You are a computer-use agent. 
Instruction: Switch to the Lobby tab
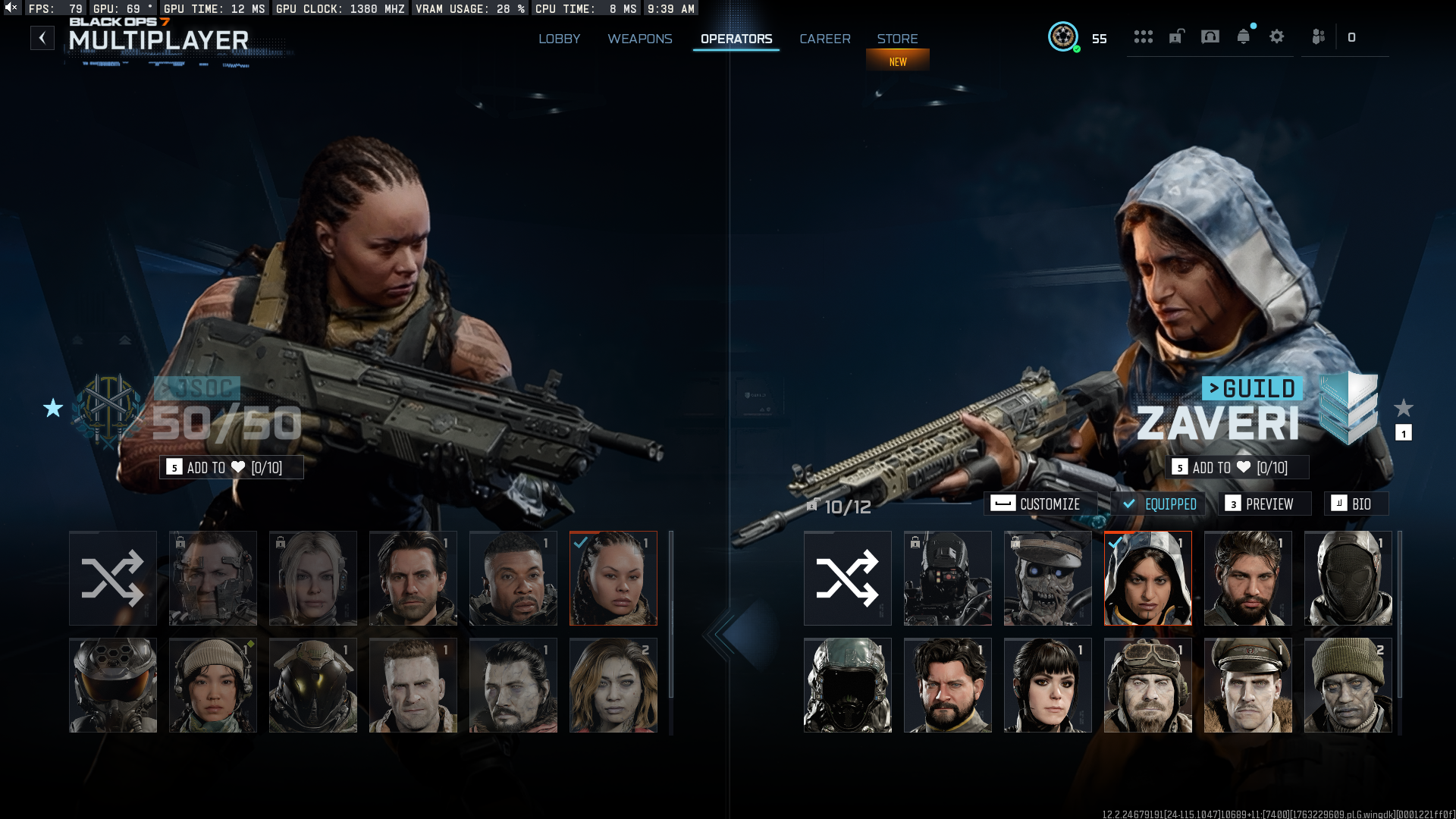coord(559,39)
